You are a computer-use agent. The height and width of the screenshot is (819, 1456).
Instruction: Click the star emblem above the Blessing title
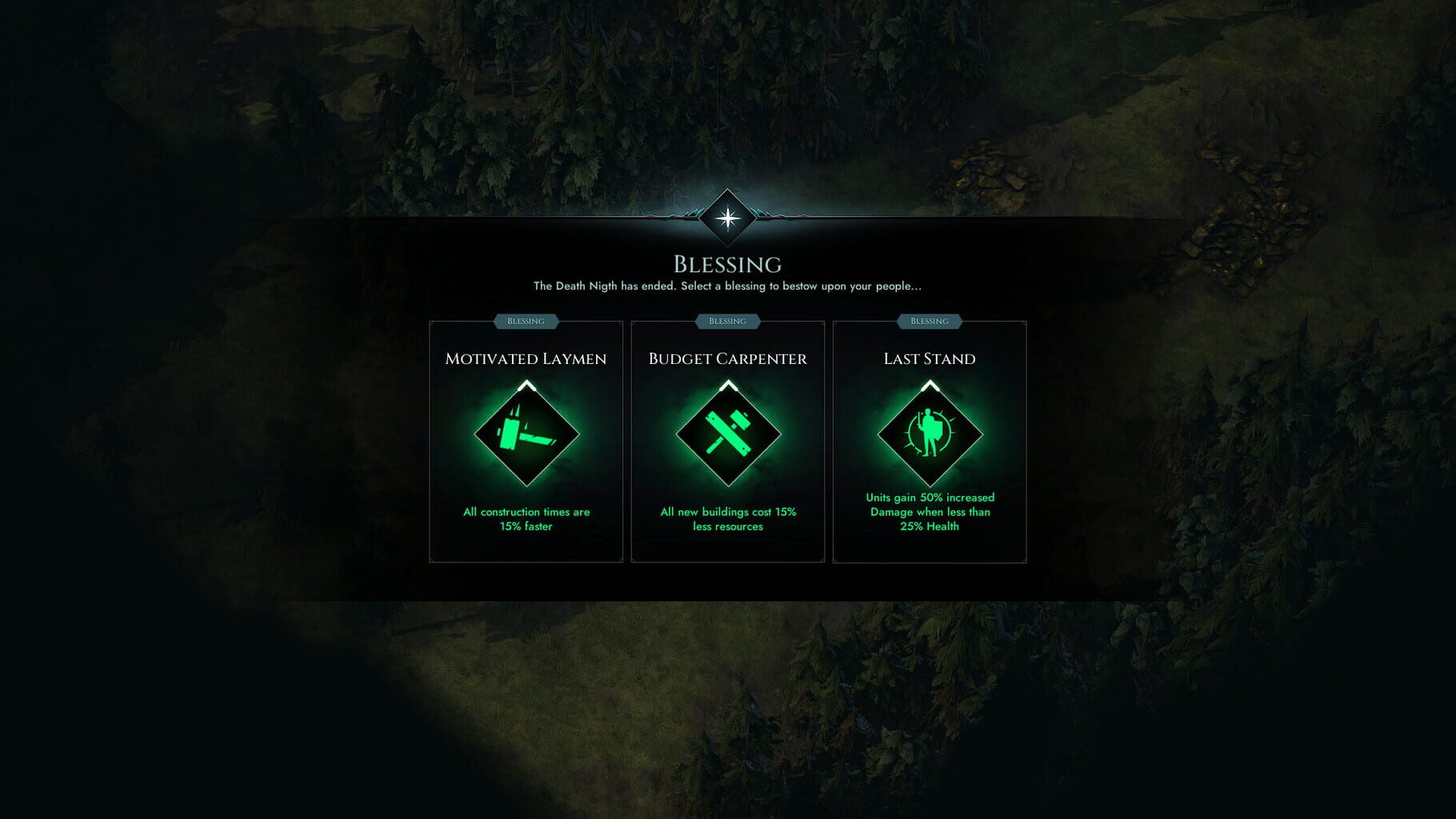(x=727, y=218)
